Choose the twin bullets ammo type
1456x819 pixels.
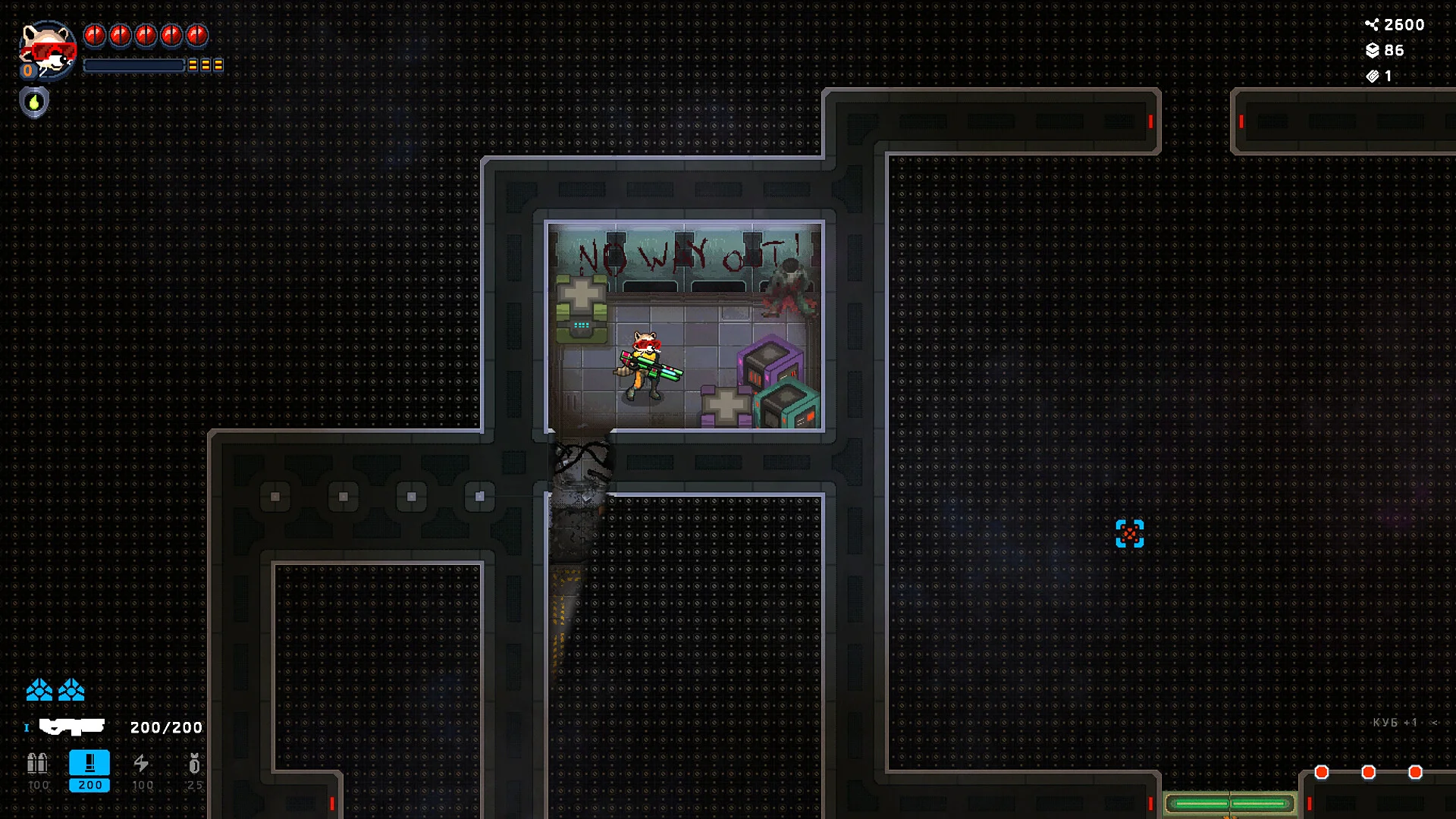(38, 764)
